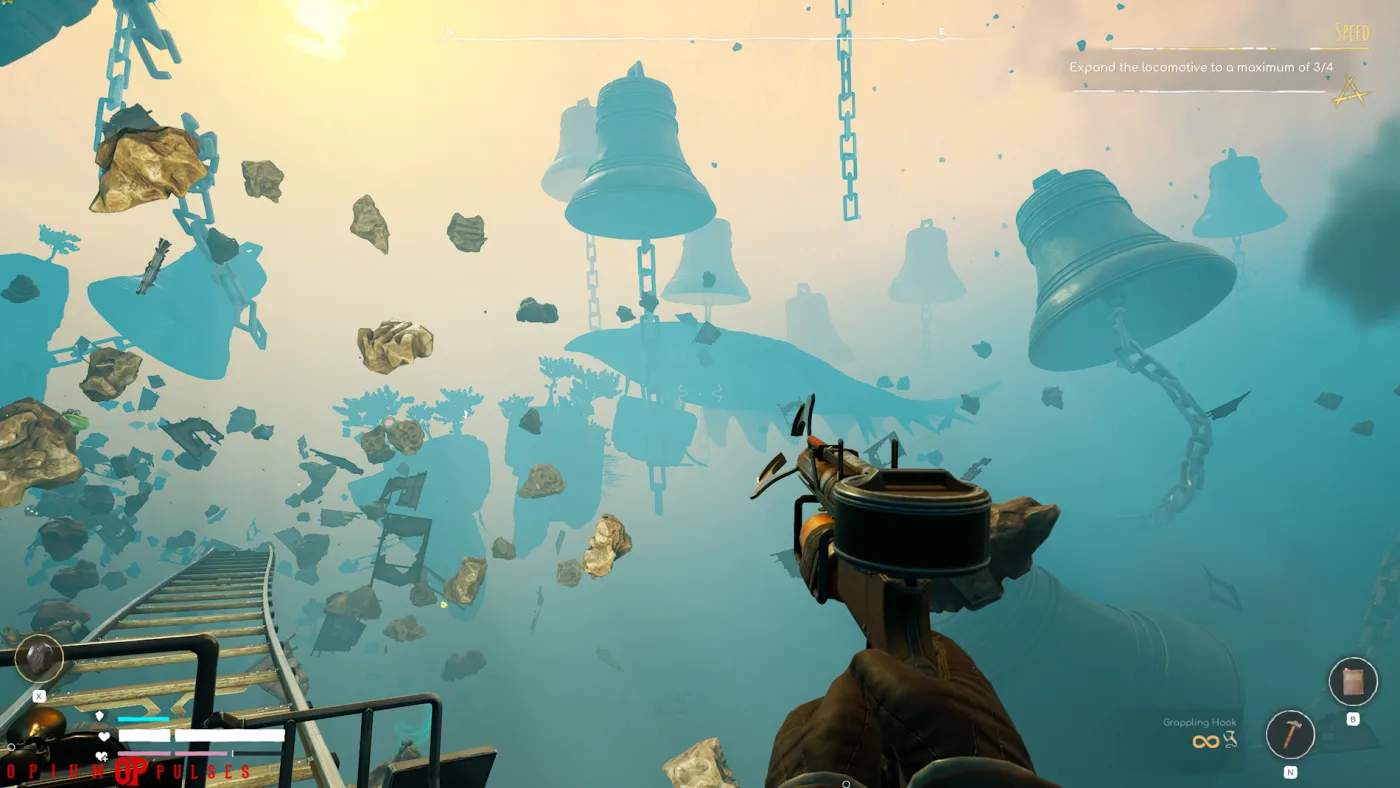Select the hammer build tool icon
This screenshot has height=788, width=1400.
[1290, 735]
